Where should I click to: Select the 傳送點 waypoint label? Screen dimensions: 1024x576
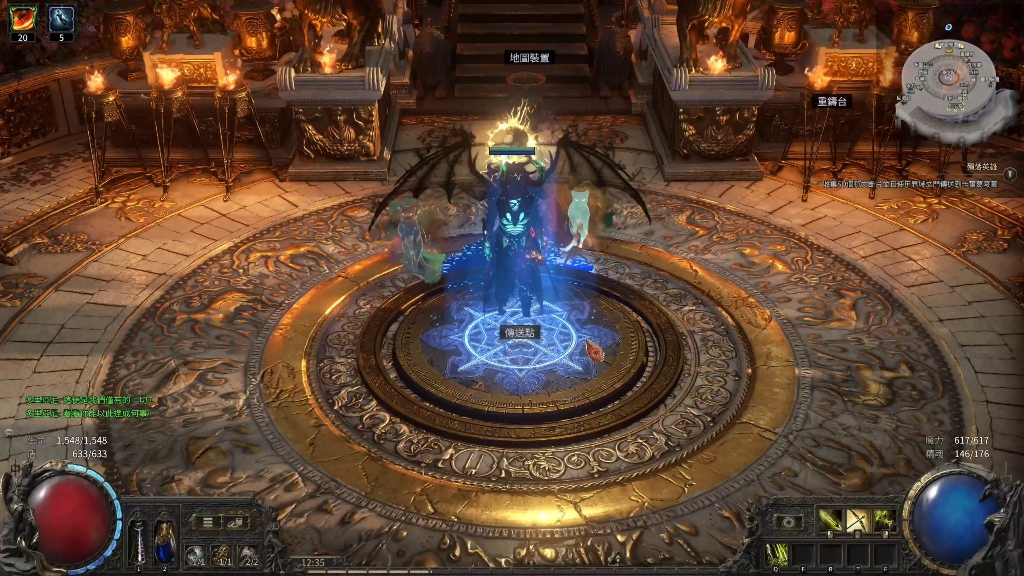click(519, 332)
